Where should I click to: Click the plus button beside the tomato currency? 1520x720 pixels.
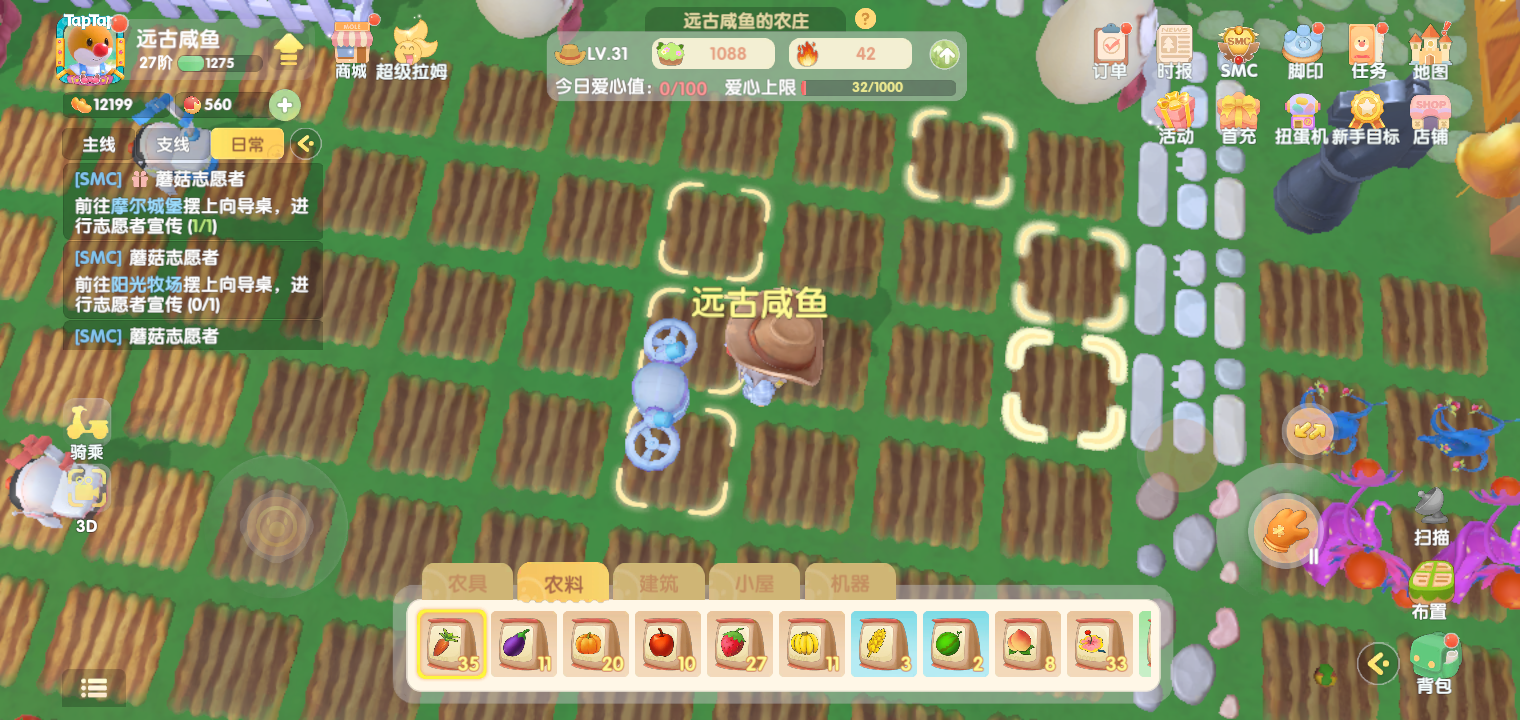286,104
